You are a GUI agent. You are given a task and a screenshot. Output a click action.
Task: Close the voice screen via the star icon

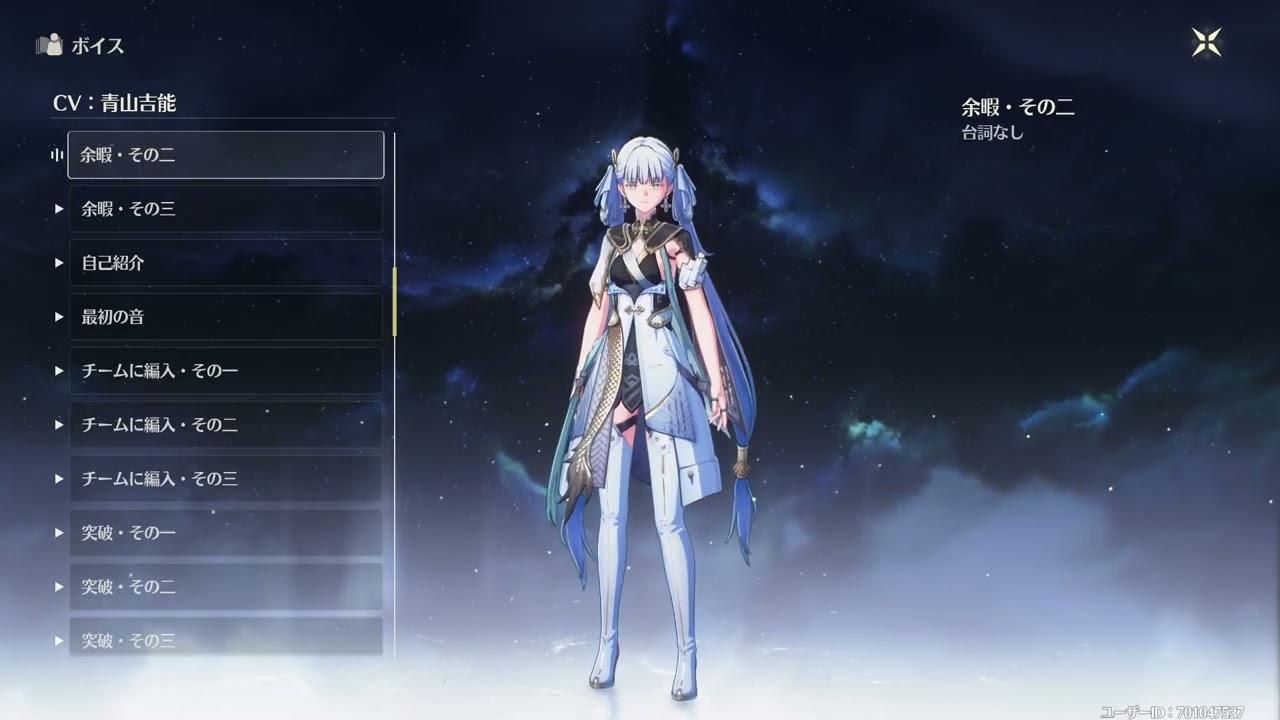(1208, 41)
